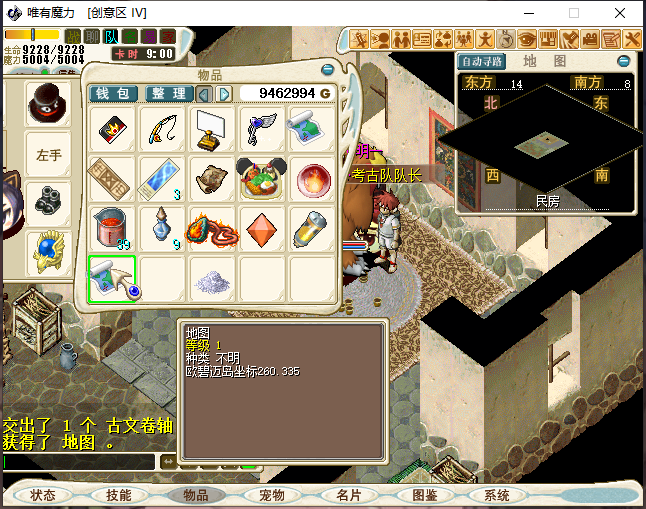This screenshot has height=509, width=646.
Task: Go to the next inventory page arrow
Action: click(225, 93)
